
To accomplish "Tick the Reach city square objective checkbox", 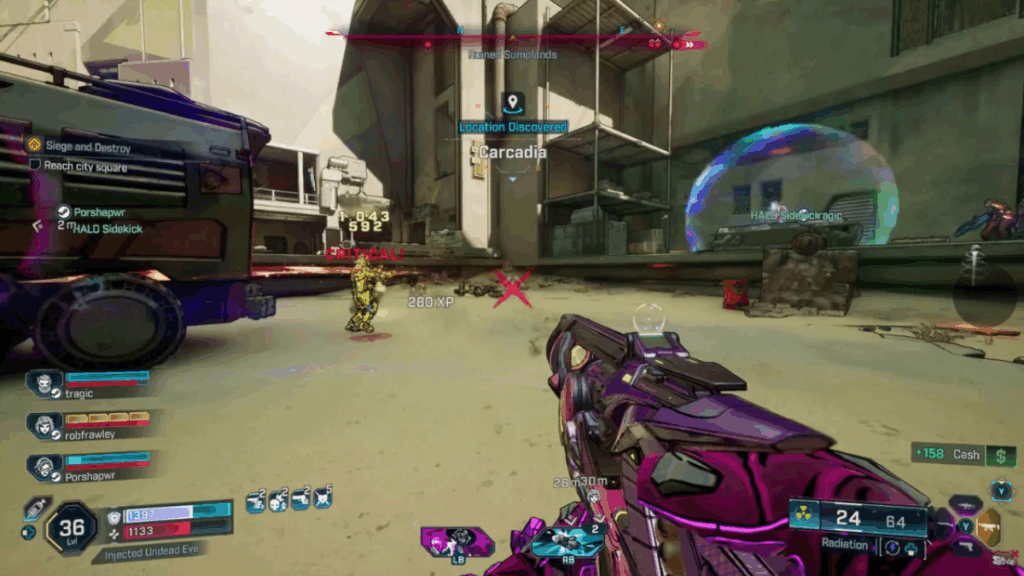I will (x=35, y=166).
